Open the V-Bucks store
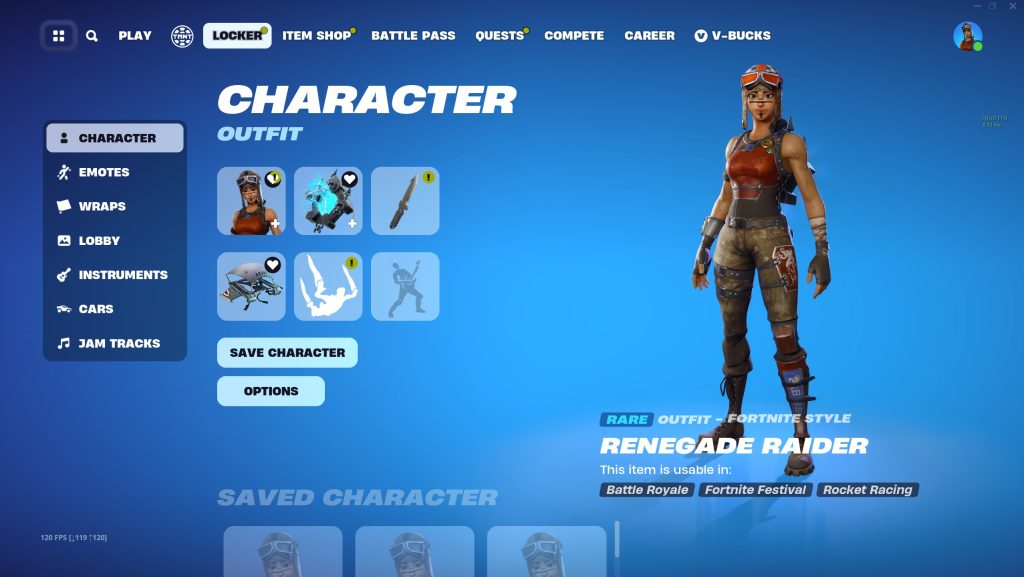This screenshot has height=577, width=1024. point(733,36)
